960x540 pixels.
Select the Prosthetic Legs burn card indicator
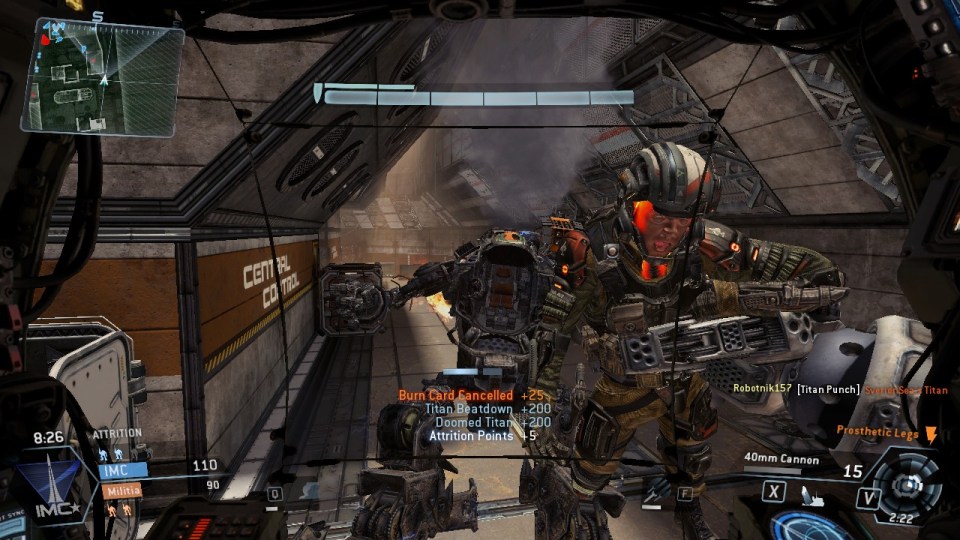click(887, 432)
